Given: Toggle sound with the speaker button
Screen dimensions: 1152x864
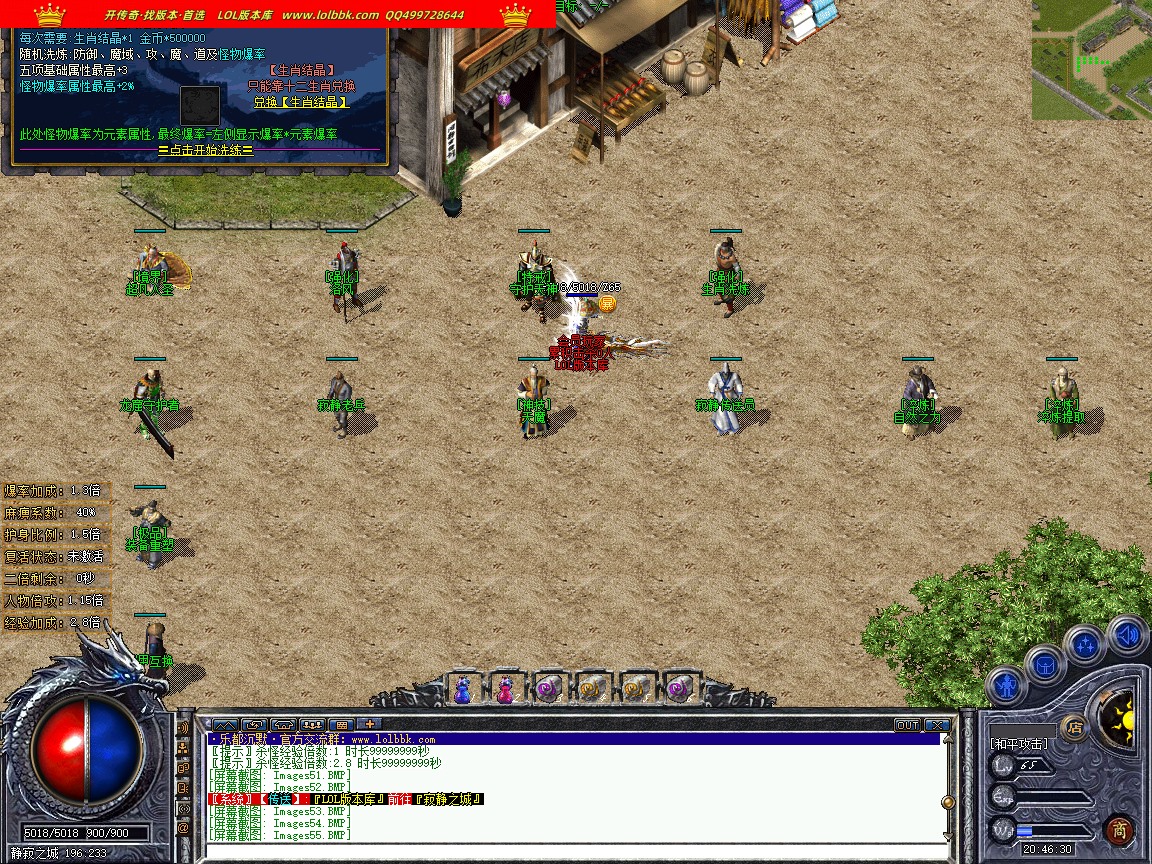Looking at the screenshot, I should (x=1127, y=635).
